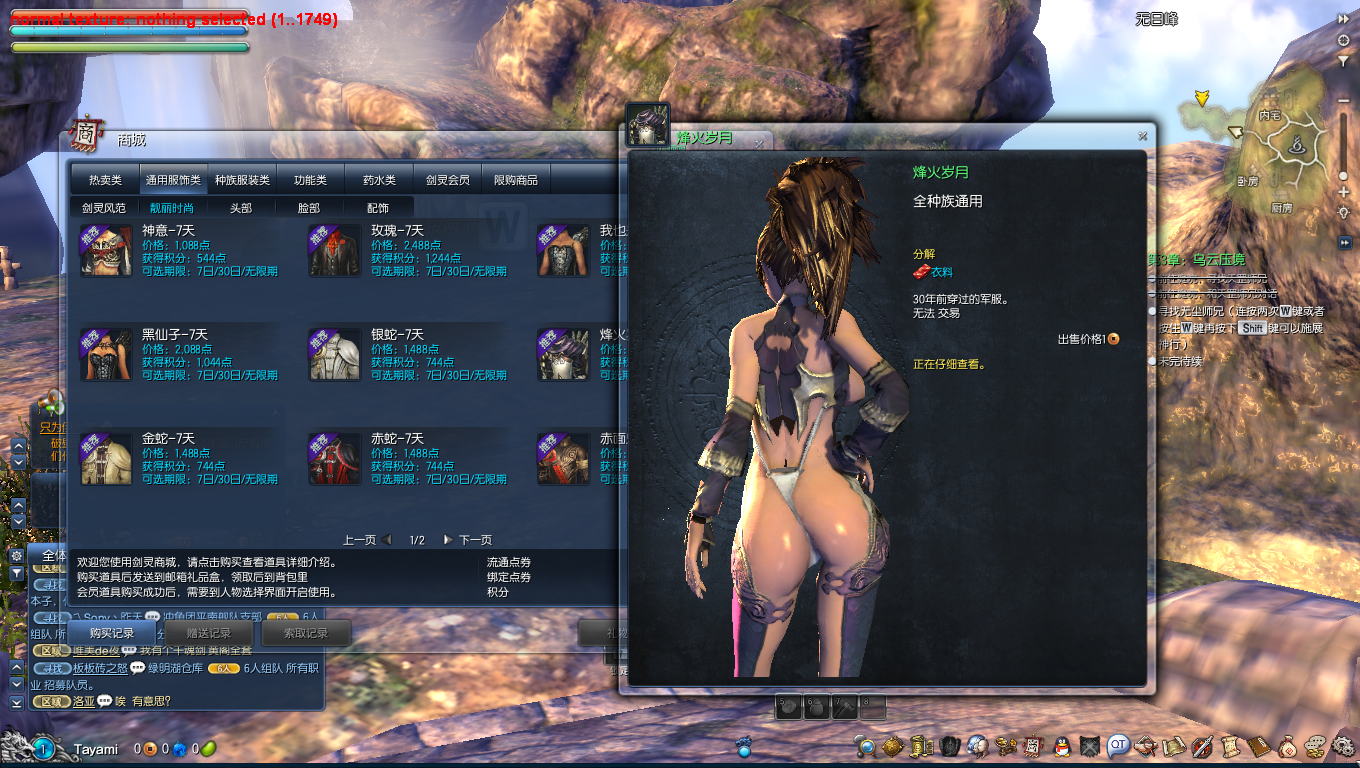Select the 功能类 shop tab
This screenshot has width=1360, height=768.
310,180
